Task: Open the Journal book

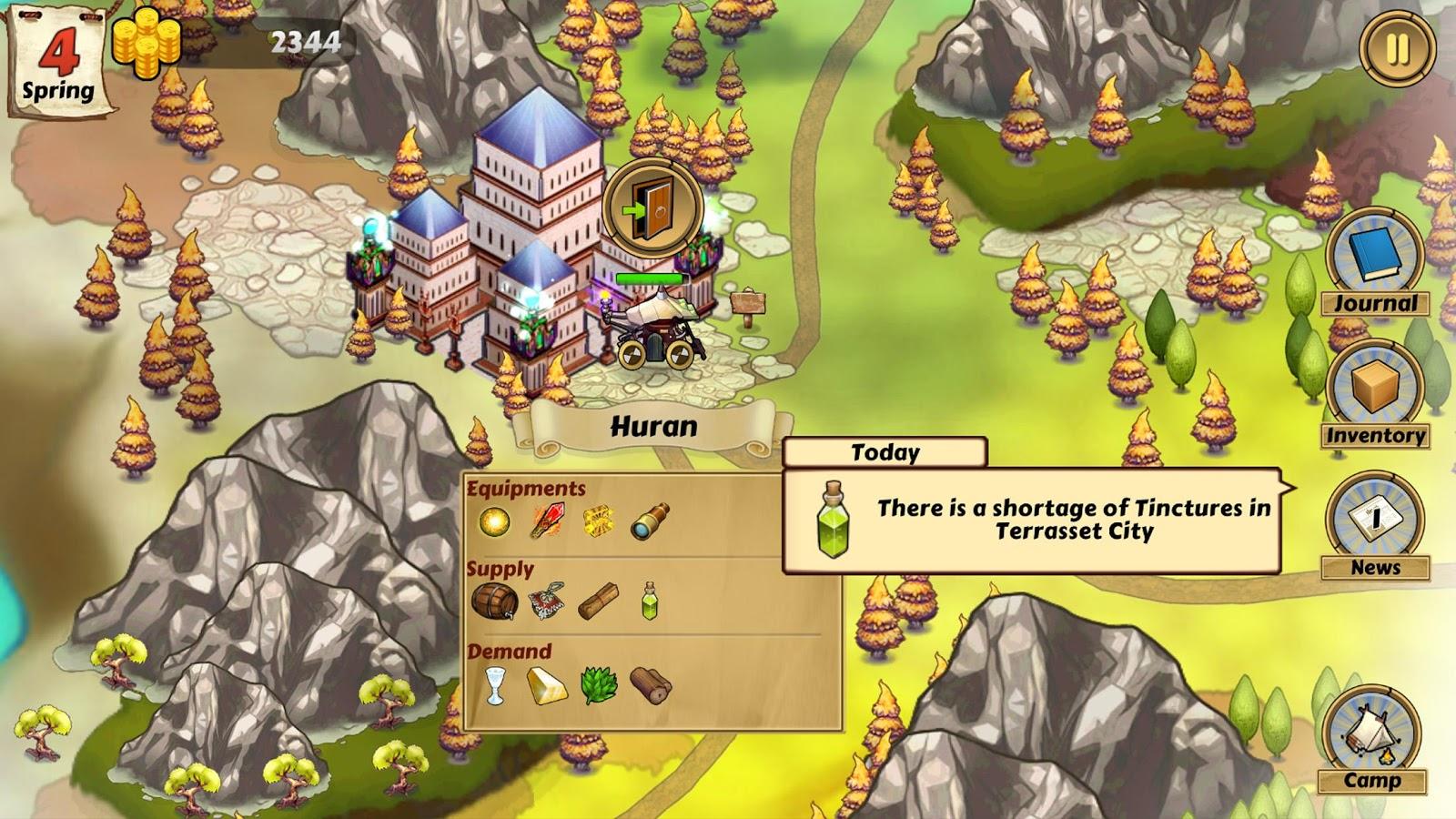Action: 1375,263
